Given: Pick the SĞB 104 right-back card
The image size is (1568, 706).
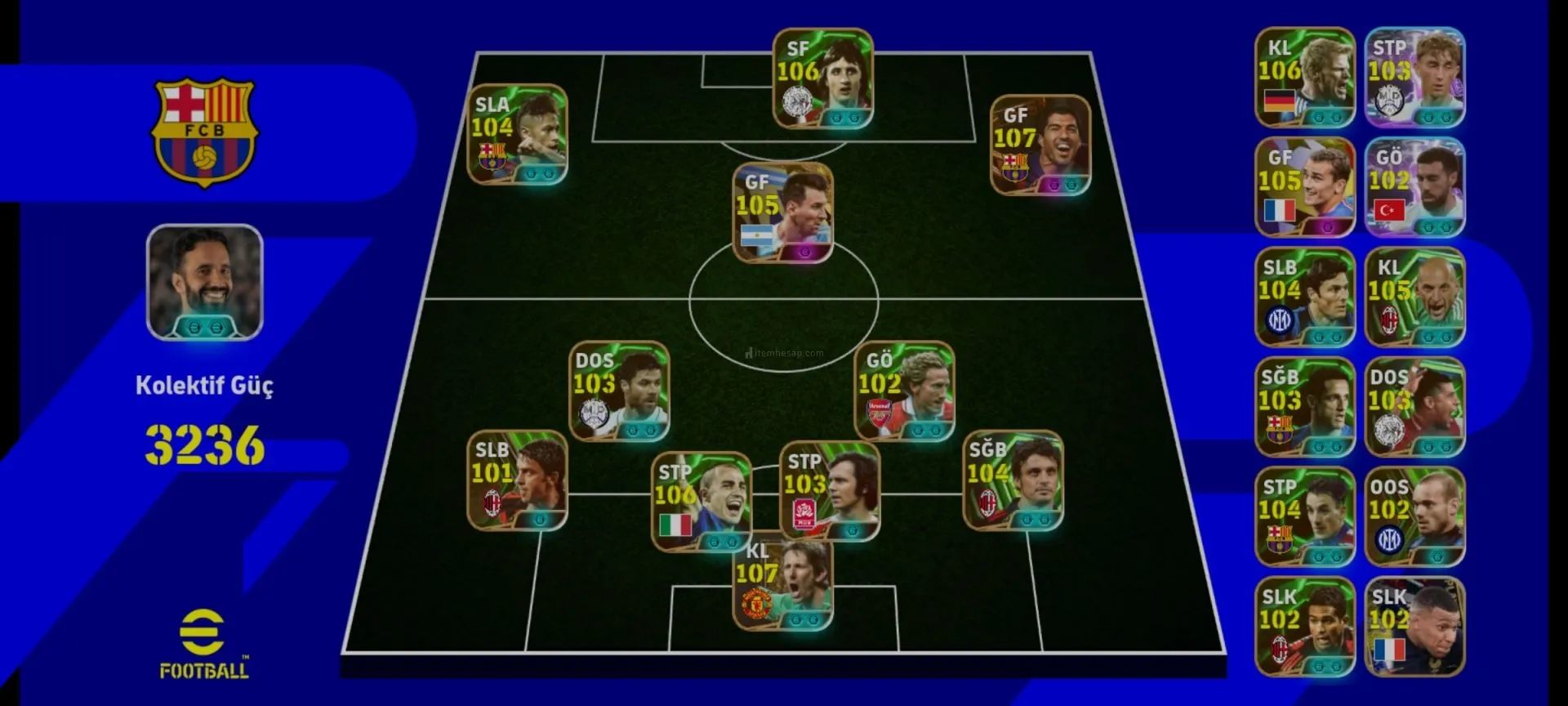Looking at the screenshot, I should point(1013,480).
